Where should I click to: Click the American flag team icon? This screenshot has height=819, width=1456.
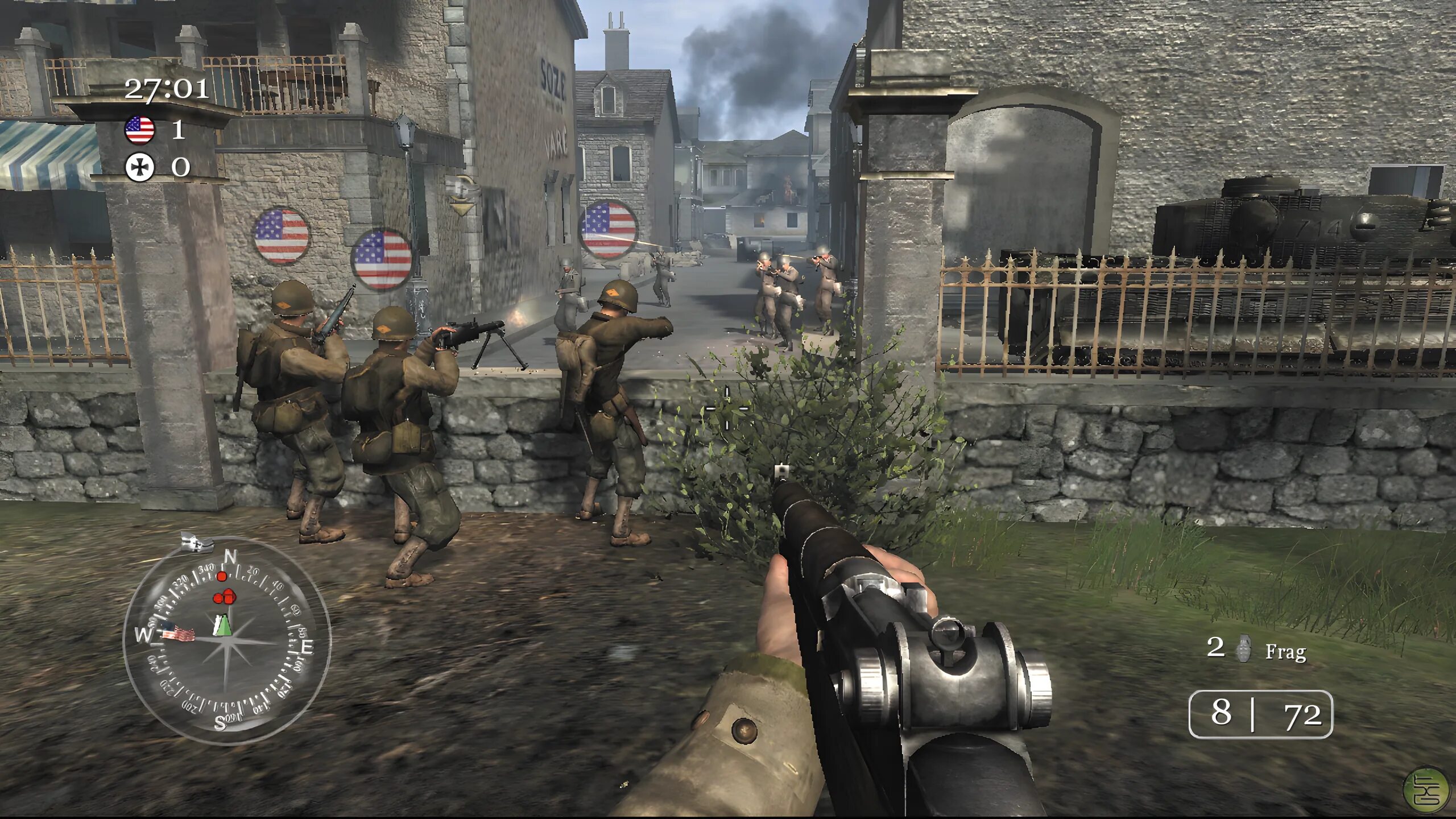[139, 130]
